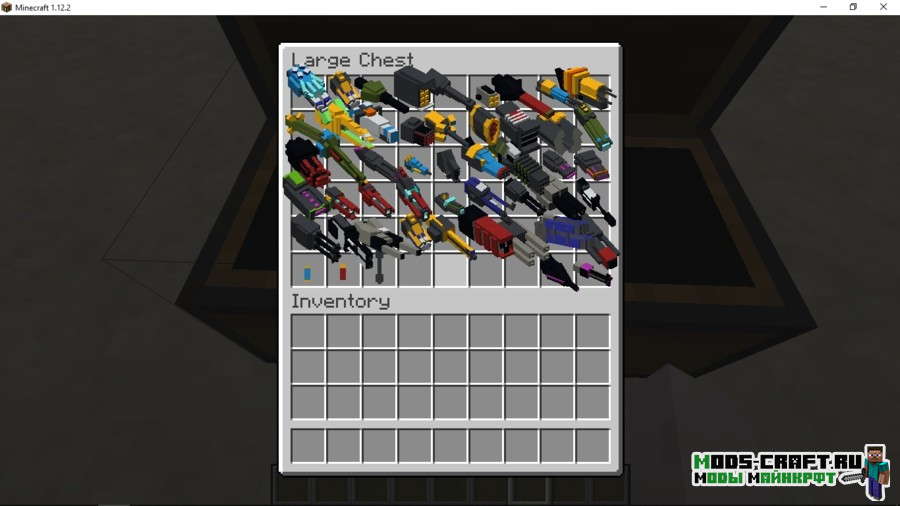Take the white and blue blaster
This screenshot has width=900, height=506.
[x=379, y=125]
